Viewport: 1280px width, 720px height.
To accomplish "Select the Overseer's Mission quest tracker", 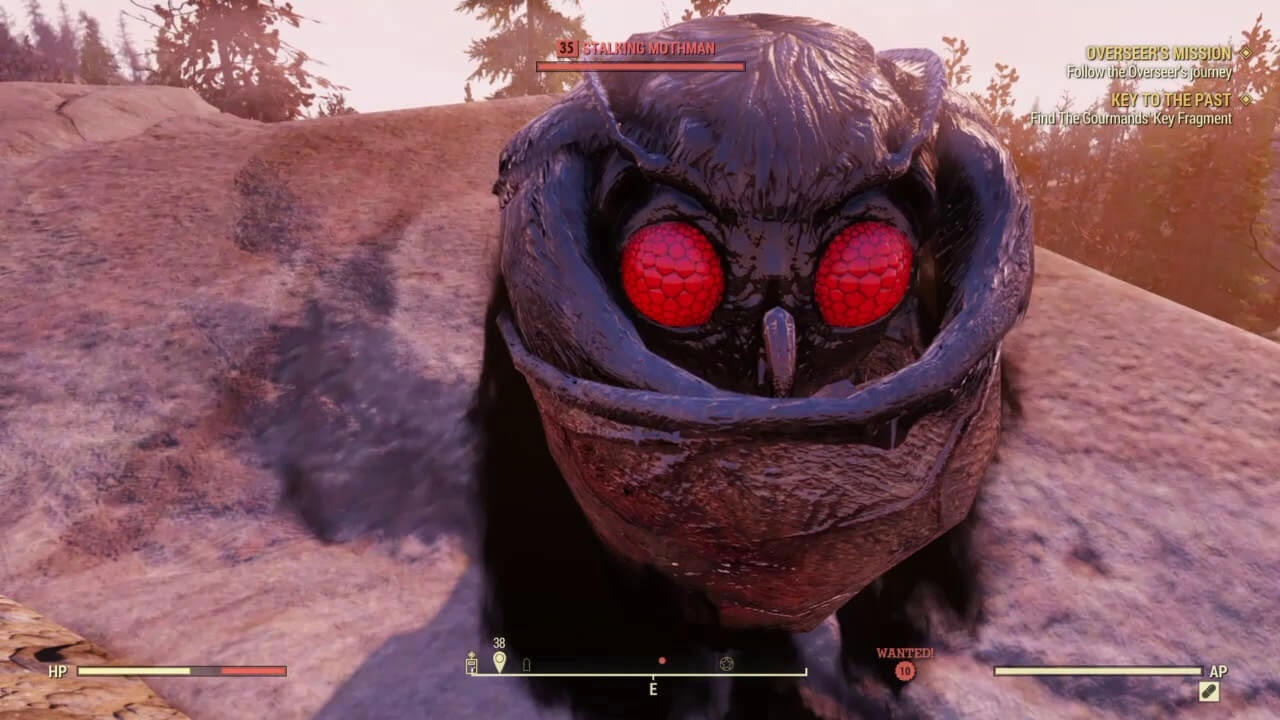I will [1158, 53].
